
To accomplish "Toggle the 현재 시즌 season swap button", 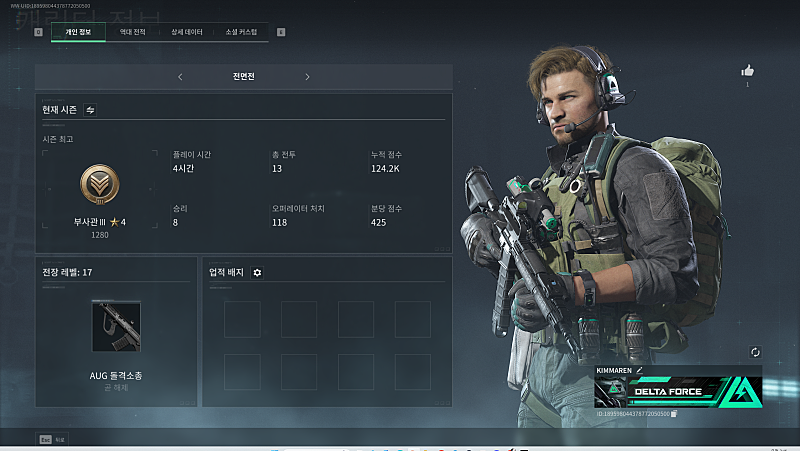I will coord(90,110).
